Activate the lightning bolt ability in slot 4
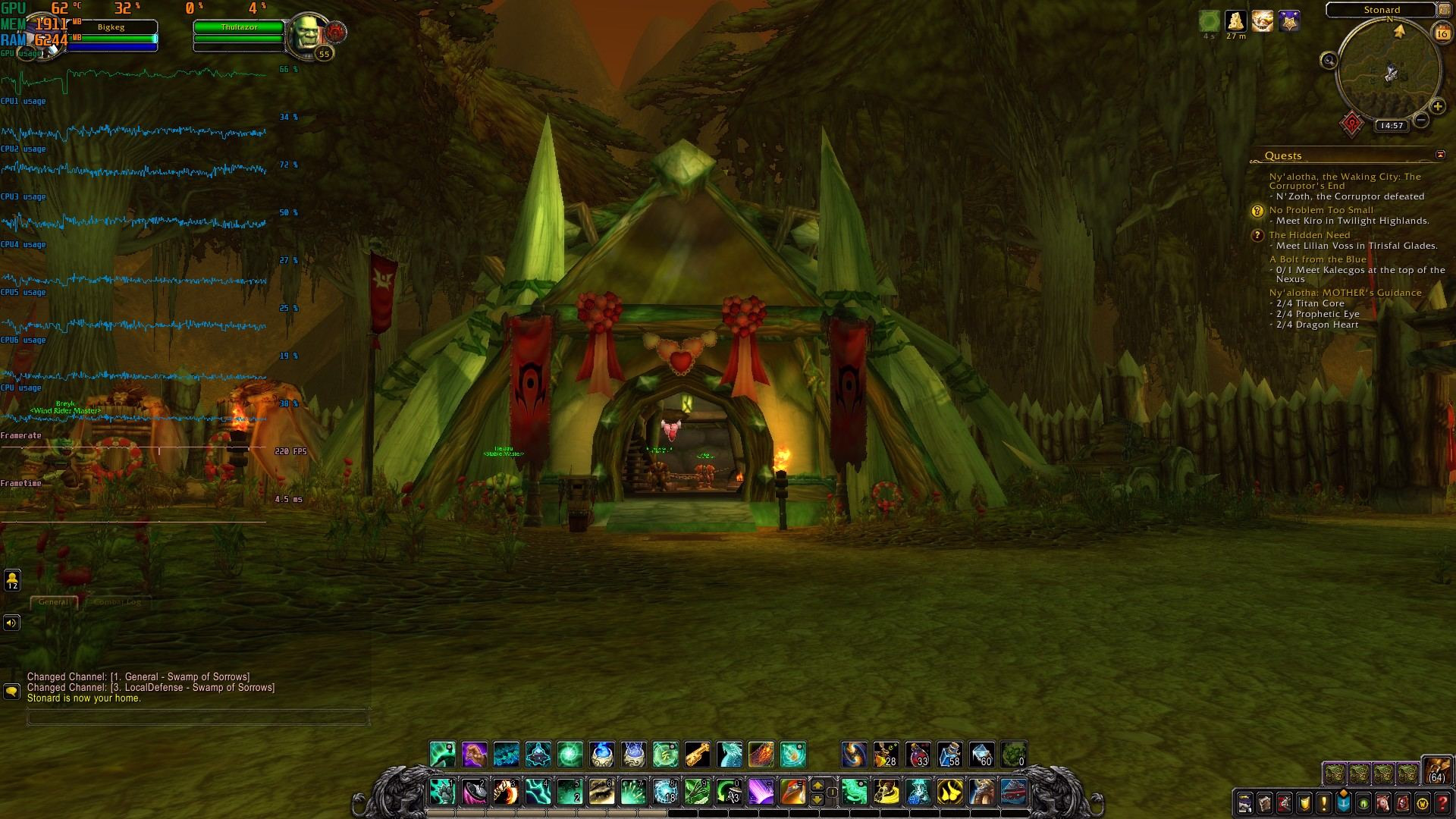Image resolution: width=1456 pixels, height=819 pixels. click(x=538, y=792)
